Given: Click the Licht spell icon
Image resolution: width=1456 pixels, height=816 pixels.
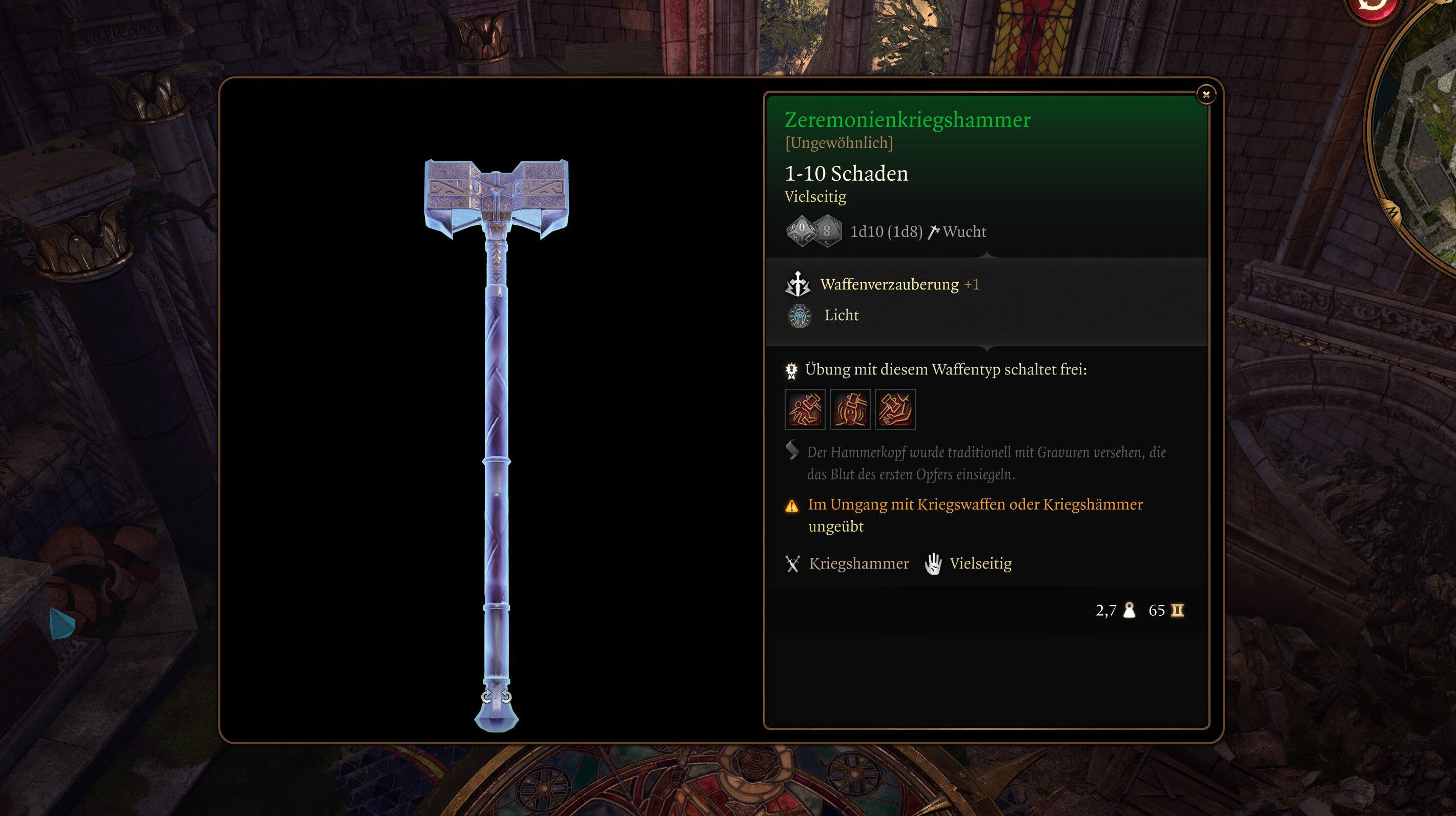Looking at the screenshot, I should click(x=799, y=316).
